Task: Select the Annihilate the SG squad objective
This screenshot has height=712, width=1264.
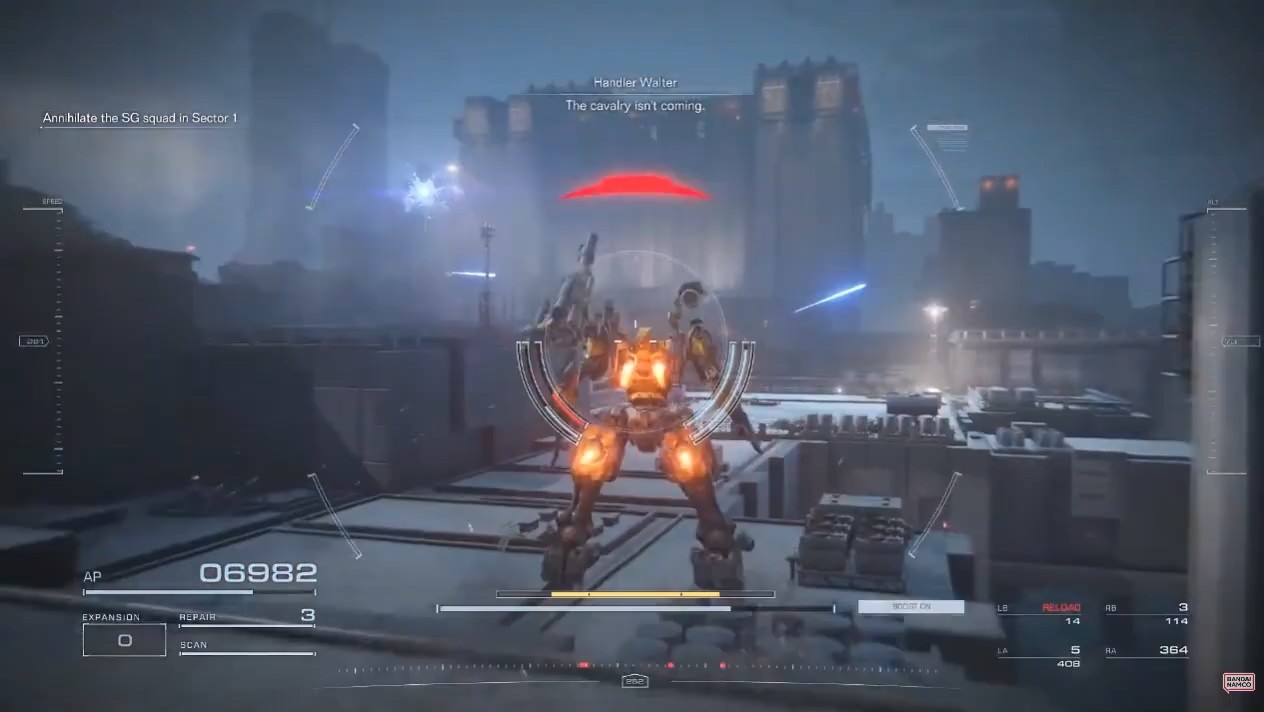Action: click(140, 119)
